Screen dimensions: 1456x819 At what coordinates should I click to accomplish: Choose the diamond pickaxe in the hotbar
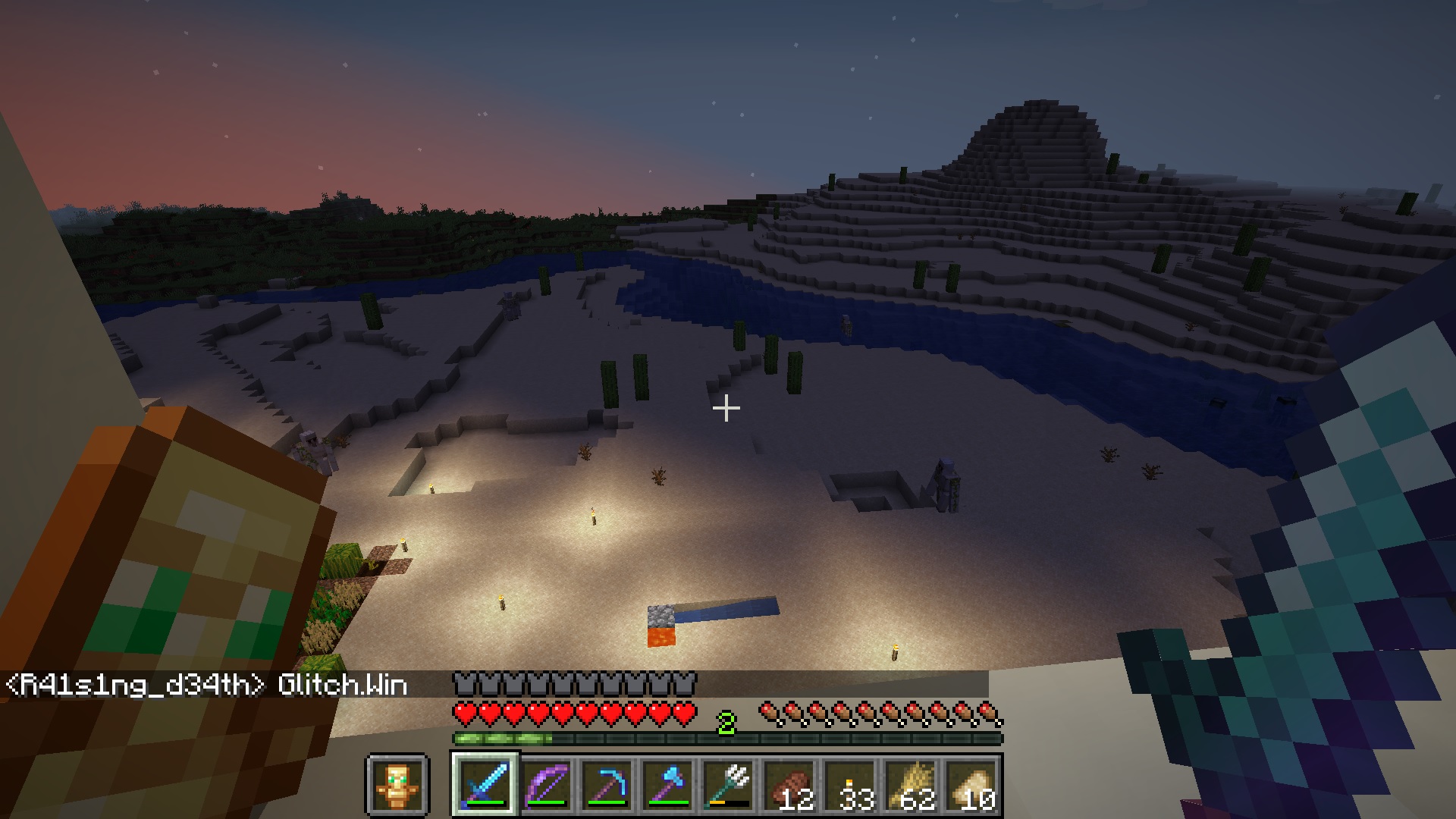[607, 785]
